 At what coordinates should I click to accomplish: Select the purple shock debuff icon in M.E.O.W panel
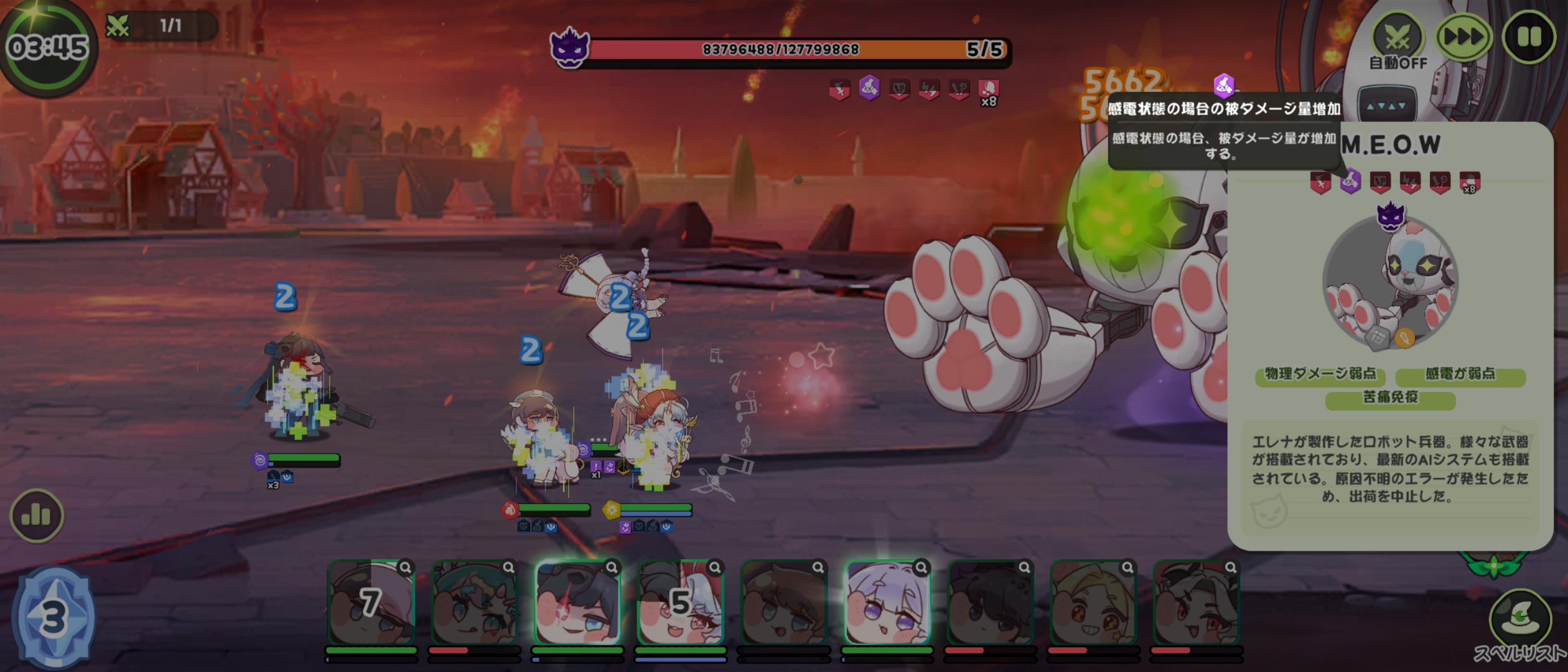(x=1350, y=182)
